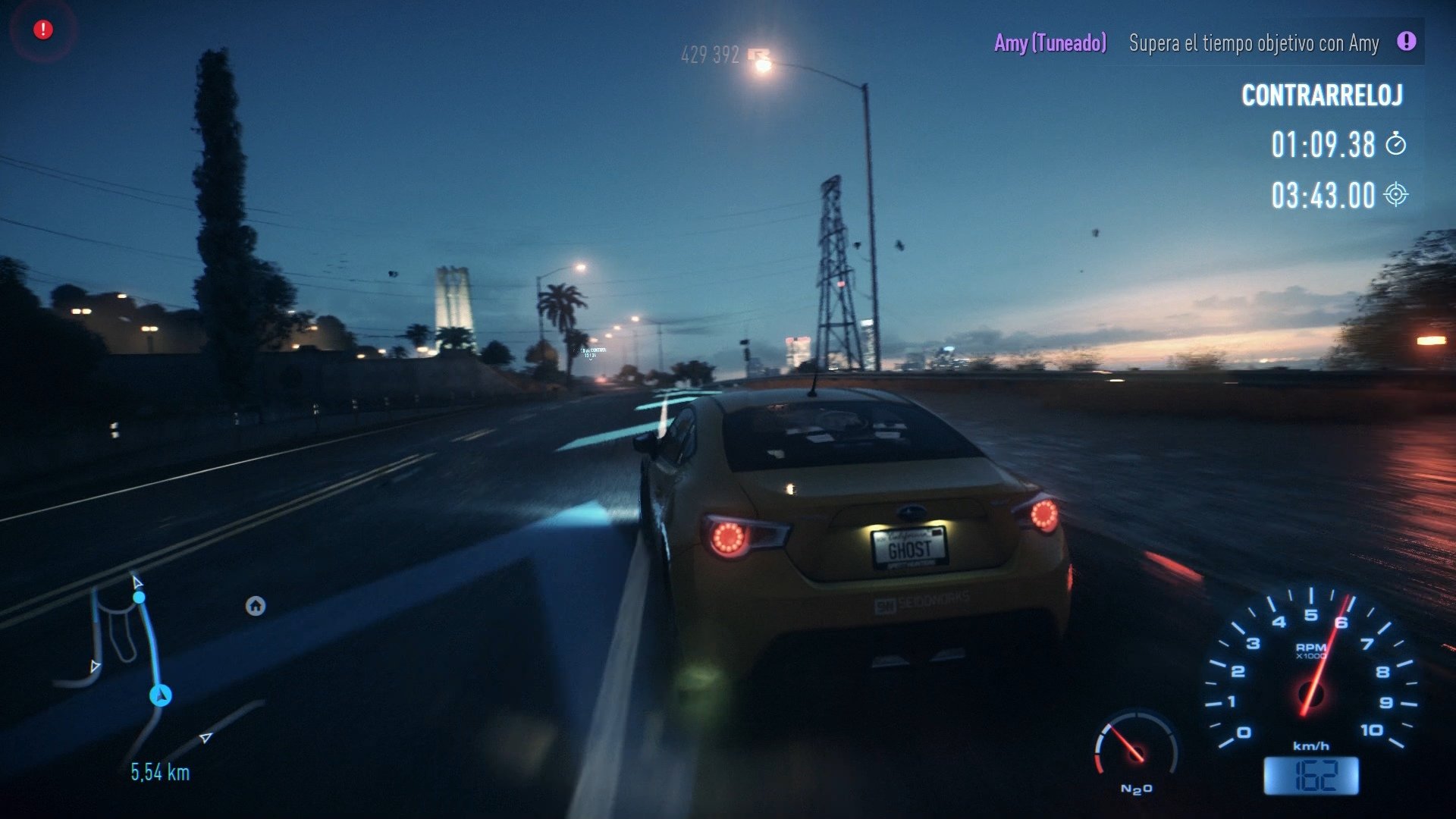Click the red alert icon in the top-left corner
Image resolution: width=1456 pixels, height=819 pixels.
point(42,29)
